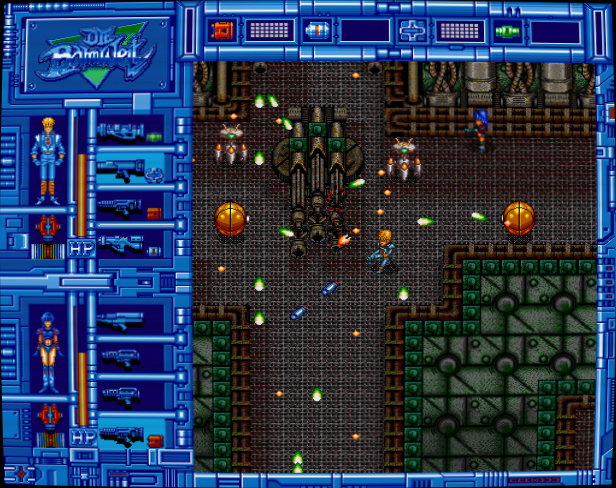The height and width of the screenshot is (488, 616).
Task: Click the blue cross-shaped icon in the top bar
Action: pos(411,30)
